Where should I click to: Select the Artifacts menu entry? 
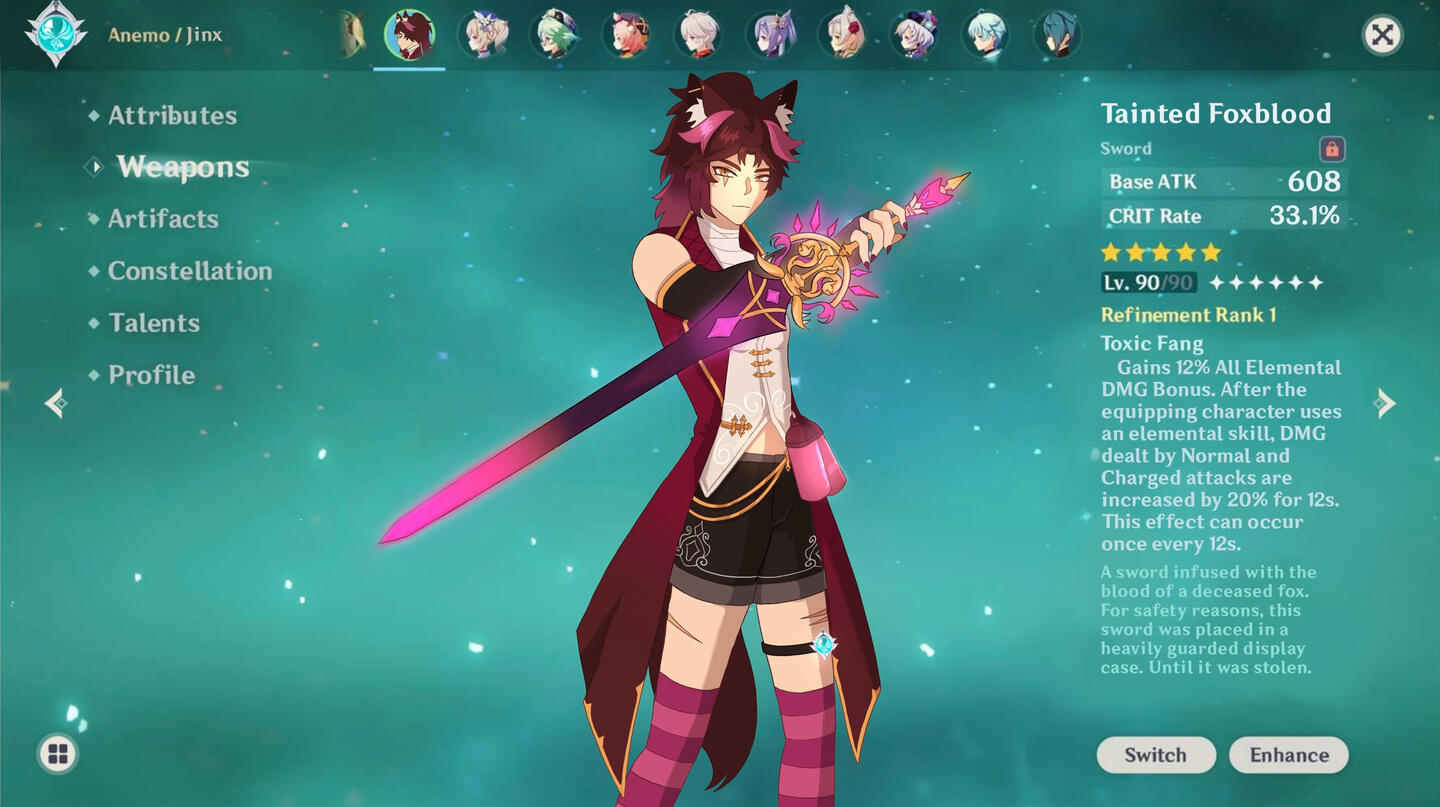click(163, 219)
